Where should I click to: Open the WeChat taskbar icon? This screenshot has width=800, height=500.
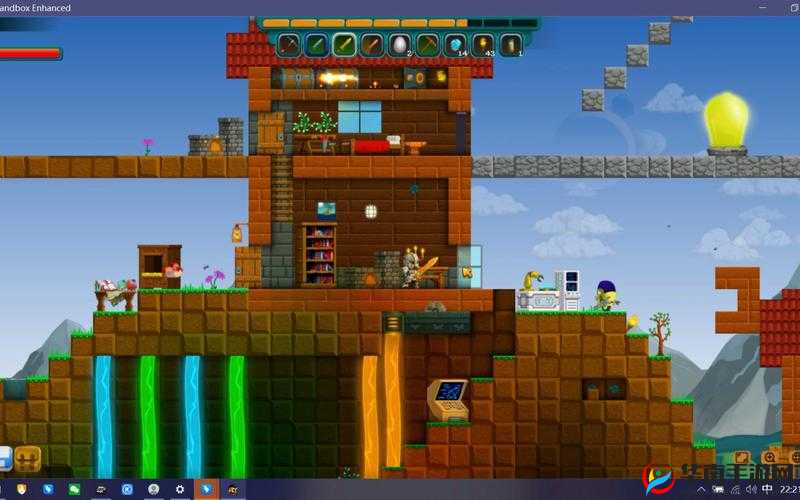pos(74,489)
